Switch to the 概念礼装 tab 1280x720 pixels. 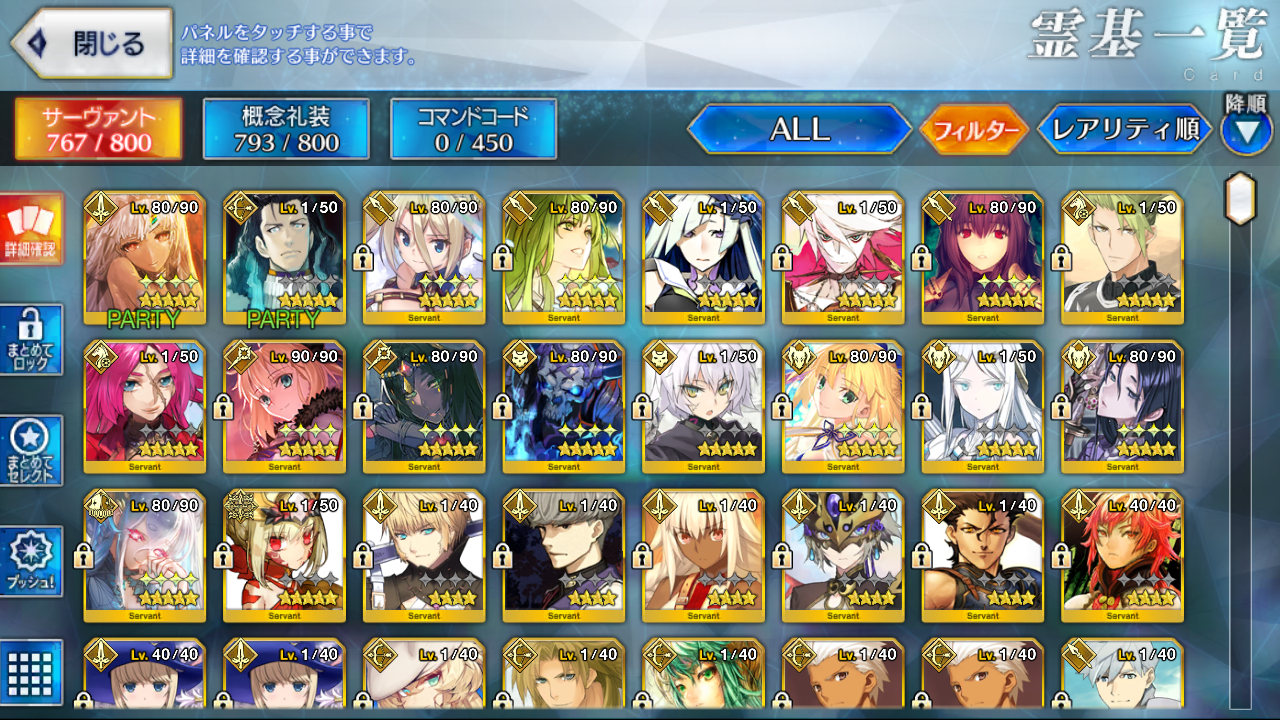[x=286, y=129]
